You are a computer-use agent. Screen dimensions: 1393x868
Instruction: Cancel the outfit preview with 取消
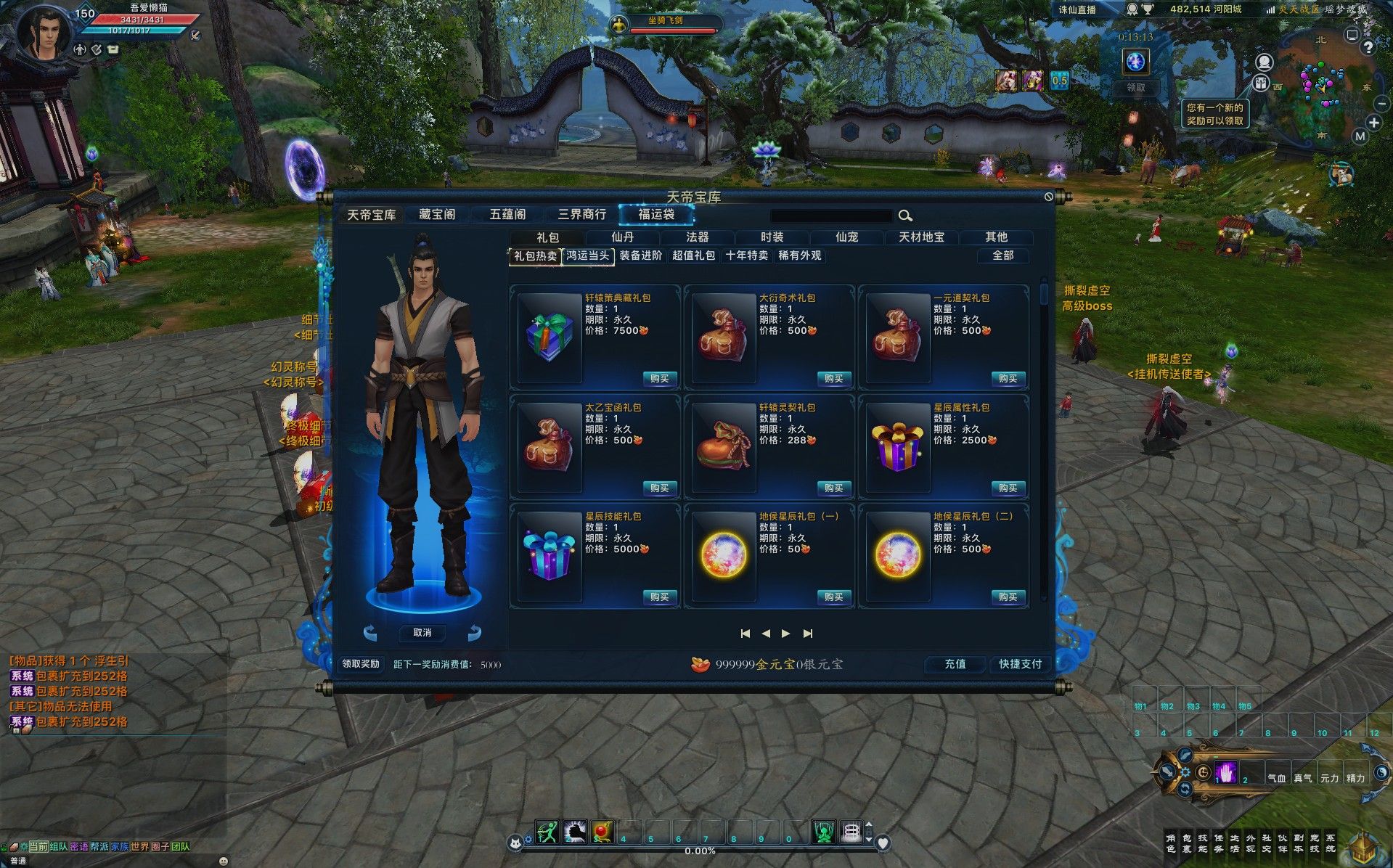[x=422, y=633]
